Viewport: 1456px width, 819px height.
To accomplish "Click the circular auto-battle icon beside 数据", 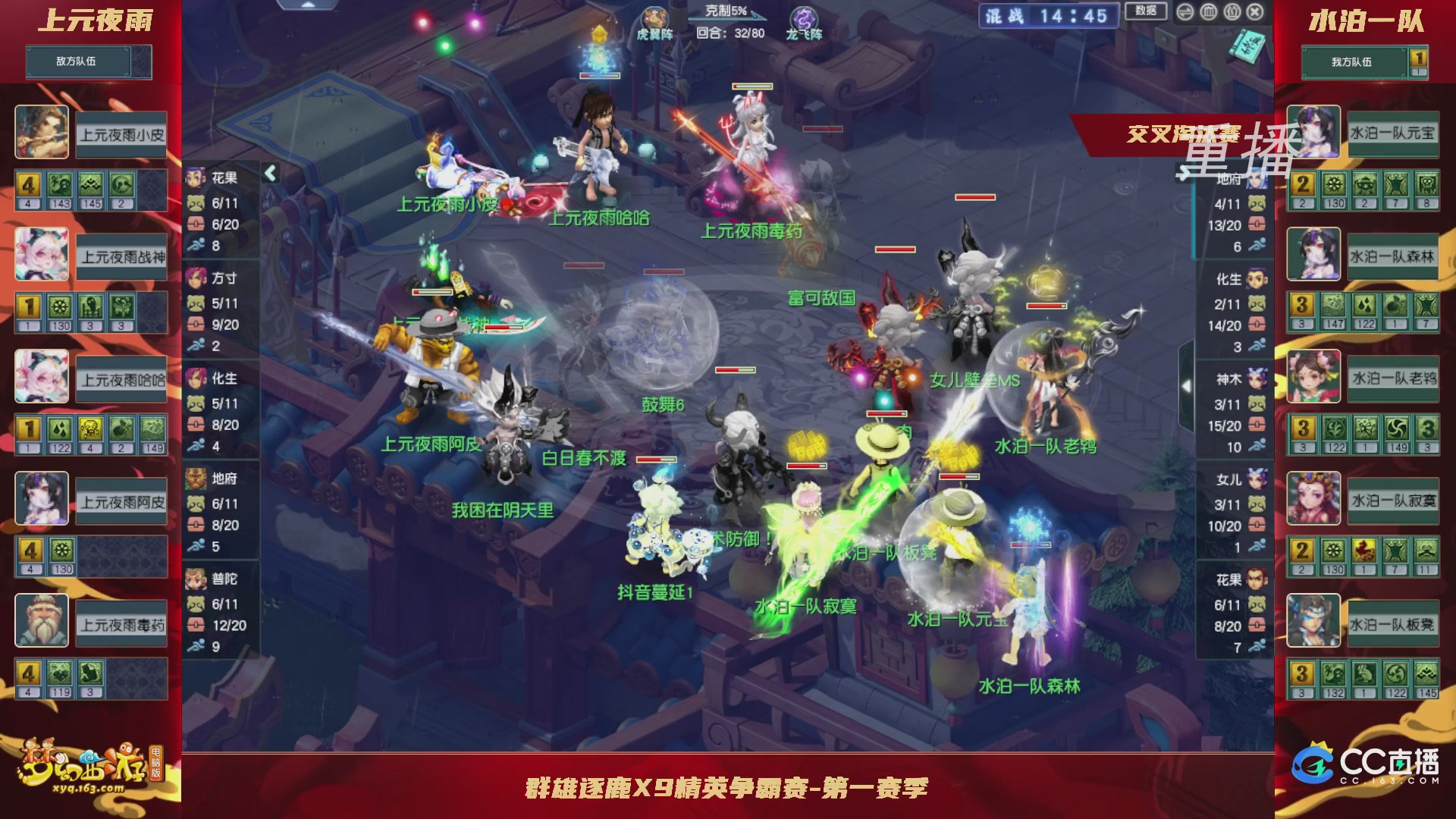I will coord(1185,11).
